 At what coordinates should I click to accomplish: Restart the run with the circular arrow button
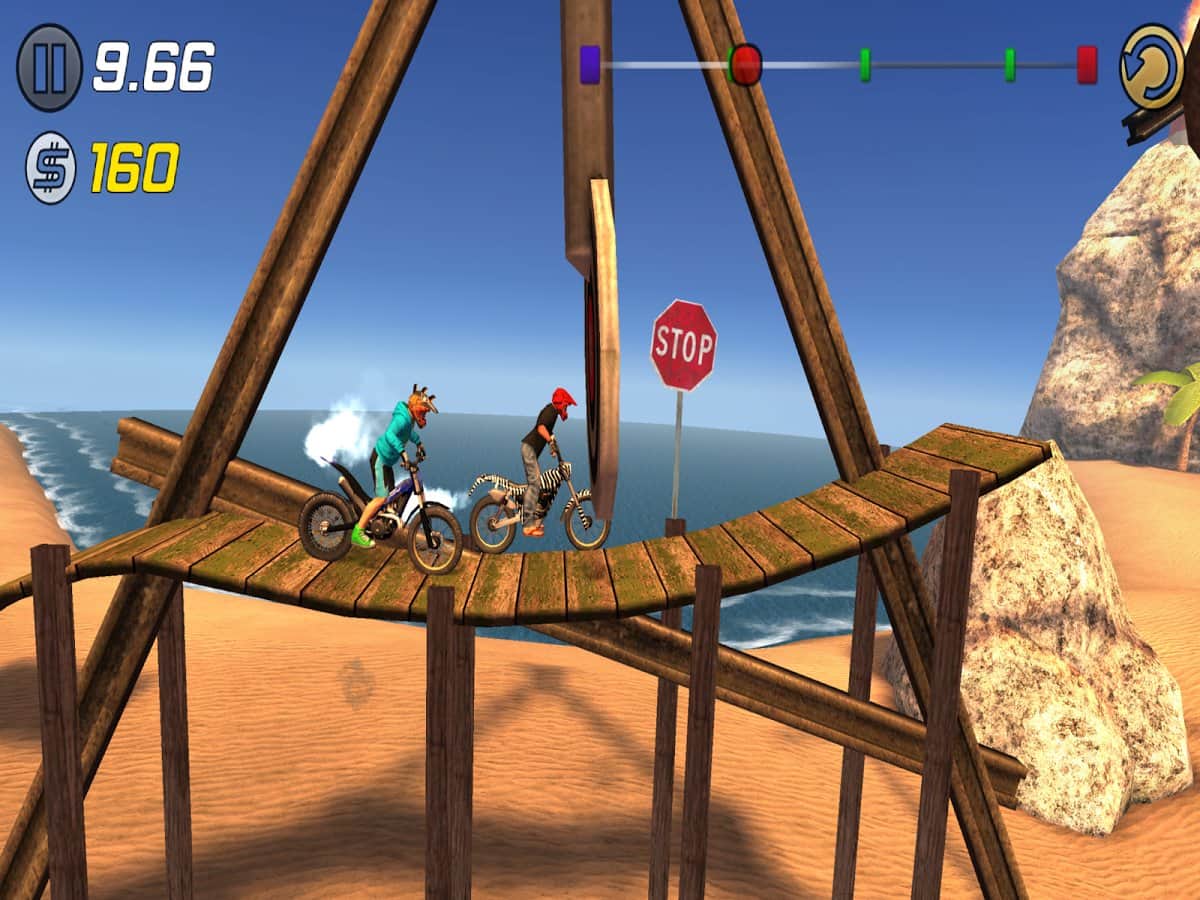[1151, 66]
